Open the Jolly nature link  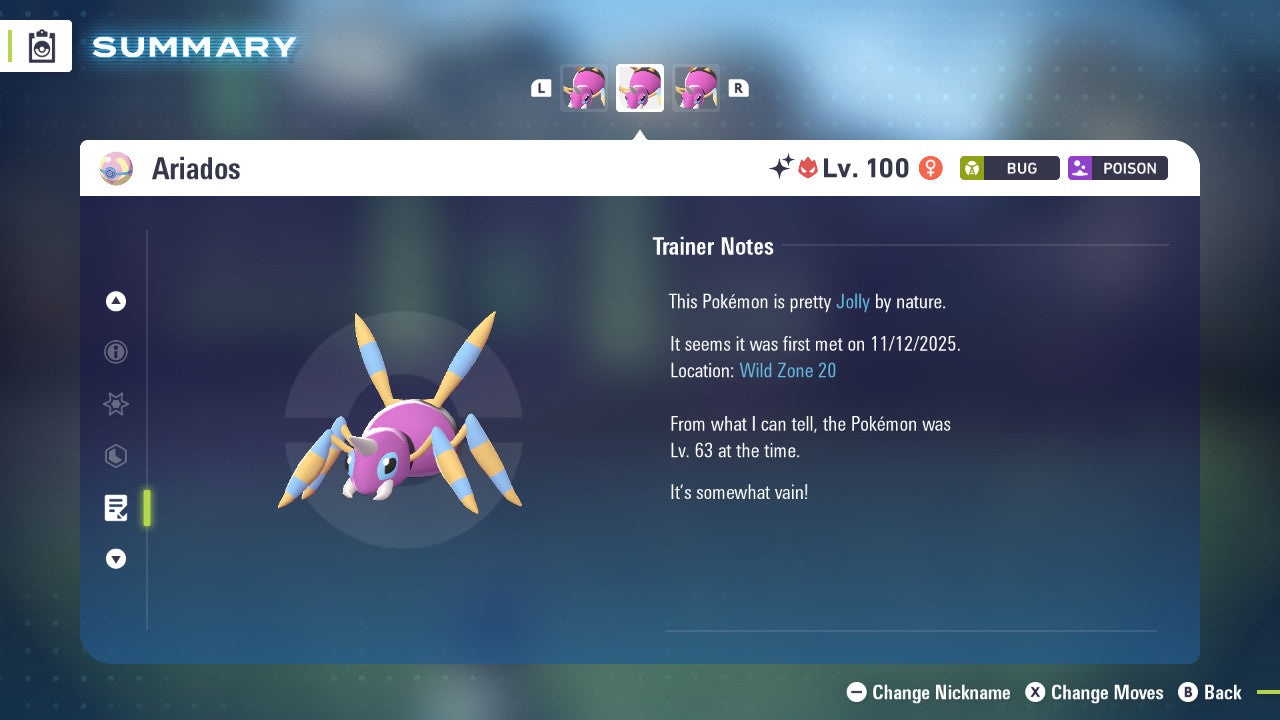coord(853,301)
